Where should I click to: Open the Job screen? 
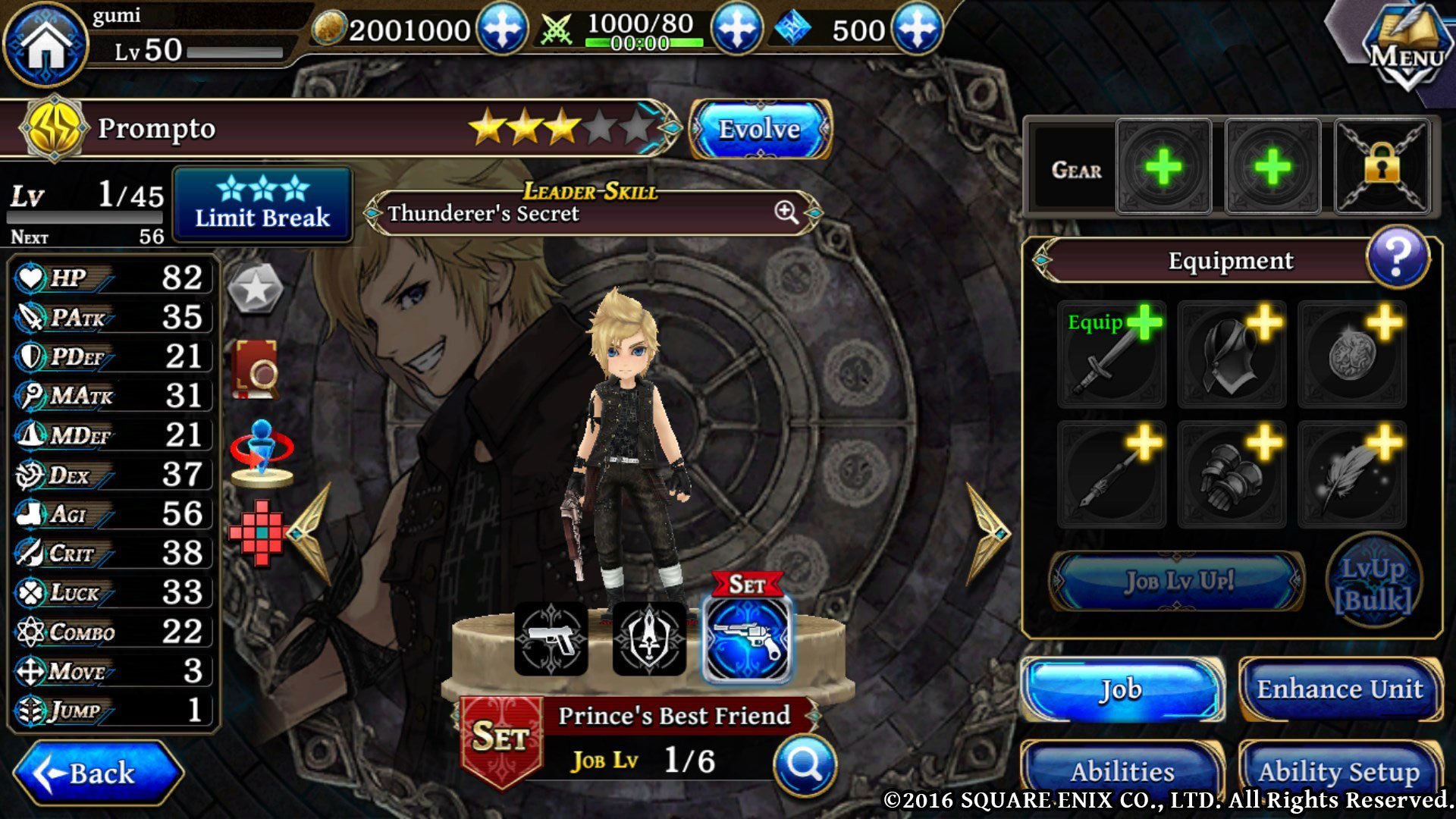pyautogui.click(x=1121, y=689)
